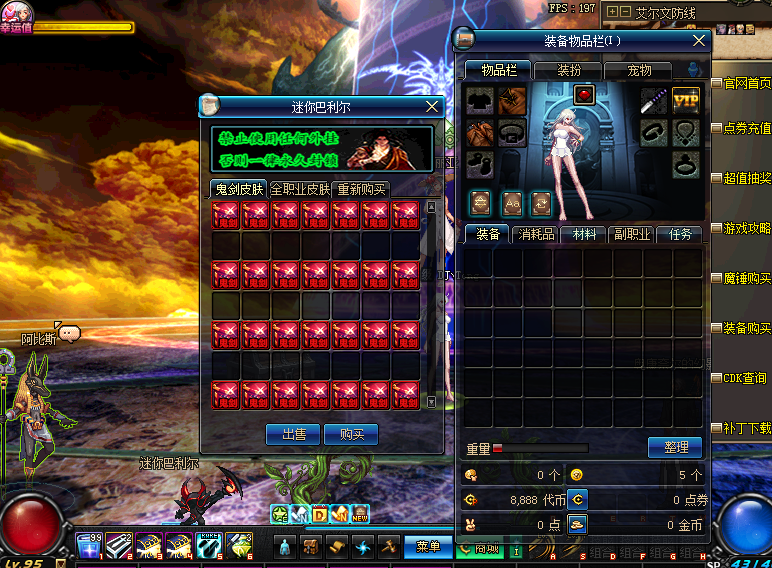Viewport: 772px width, 568px height.
Task: Open the 官网首页 official site link
Action: tap(746, 83)
